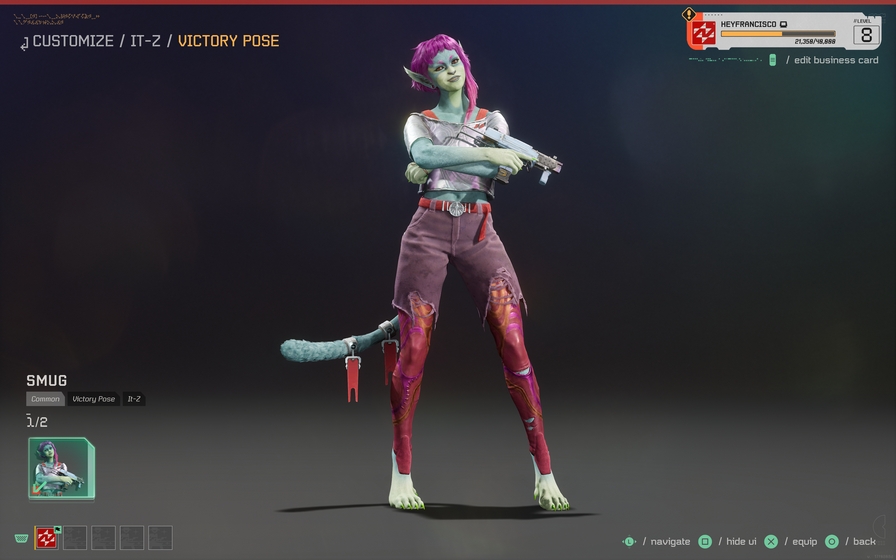Go back to the IT-Z breadcrumb

point(144,41)
